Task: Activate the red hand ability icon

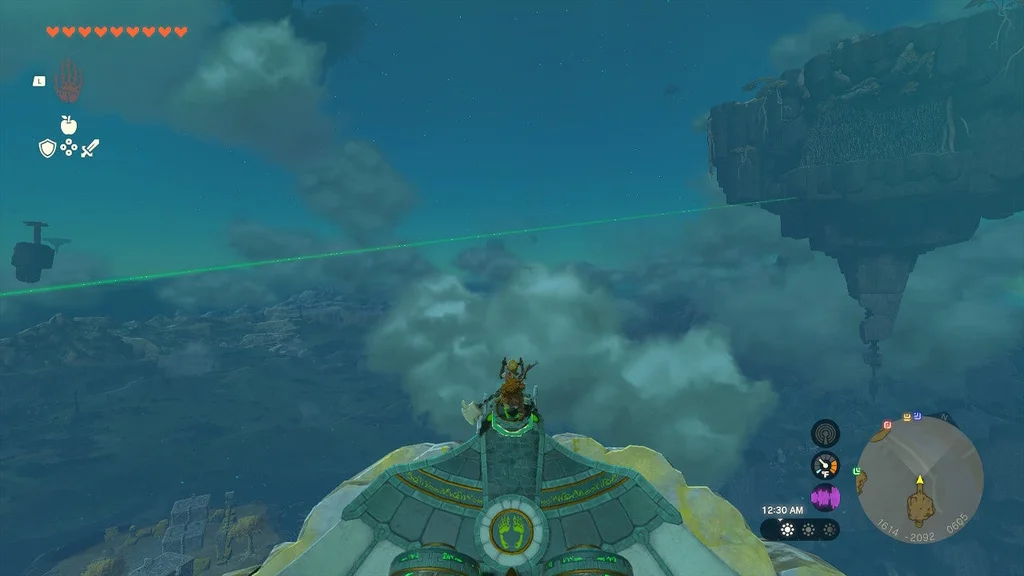Action: 68,81
